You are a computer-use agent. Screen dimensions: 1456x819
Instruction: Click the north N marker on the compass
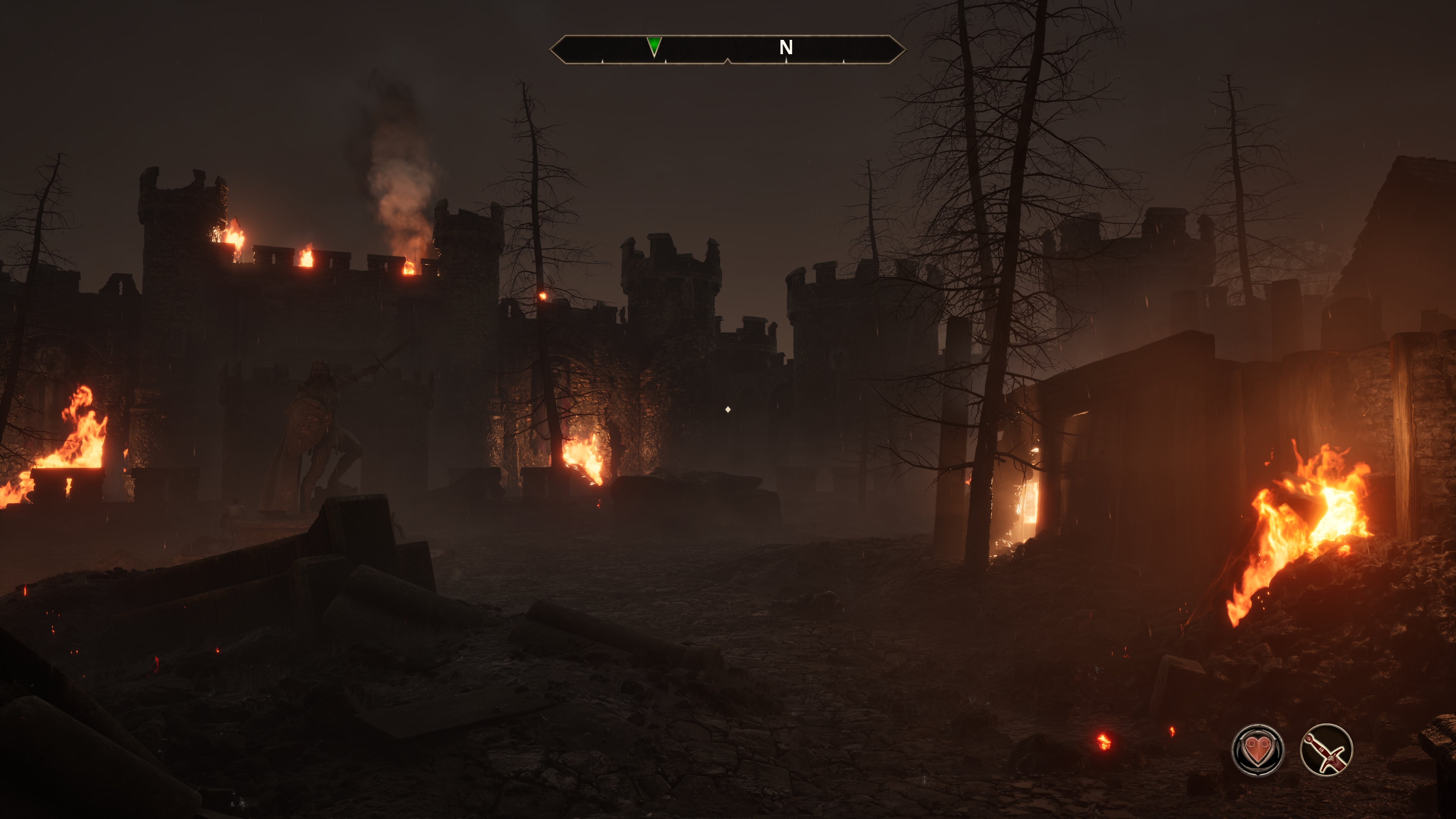click(786, 47)
